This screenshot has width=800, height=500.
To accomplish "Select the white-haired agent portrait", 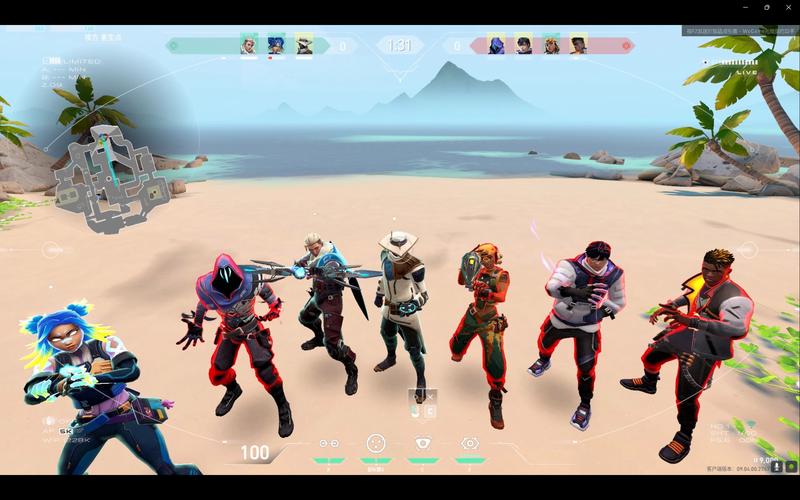I will [249, 45].
